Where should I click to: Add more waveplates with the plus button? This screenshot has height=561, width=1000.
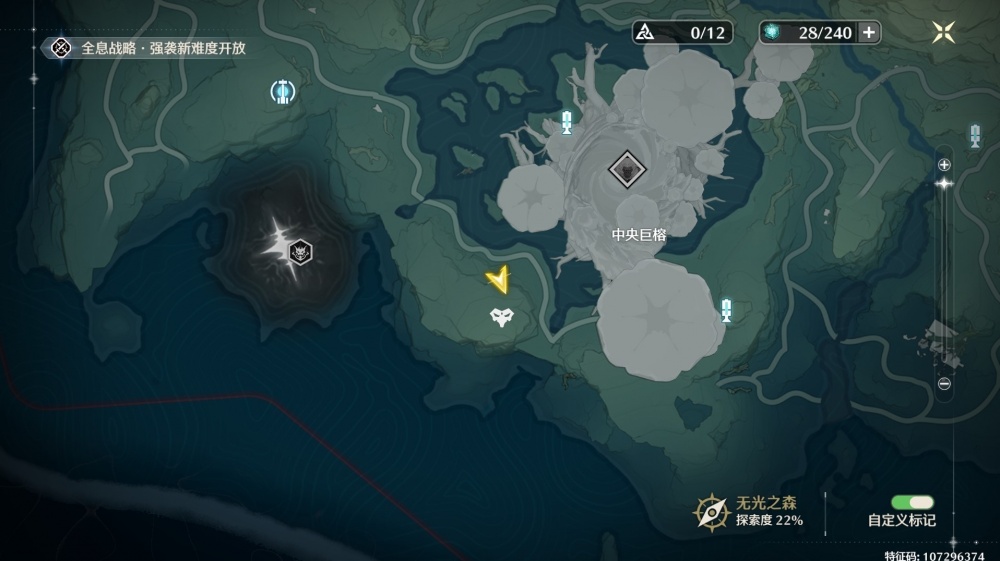tap(869, 32)
